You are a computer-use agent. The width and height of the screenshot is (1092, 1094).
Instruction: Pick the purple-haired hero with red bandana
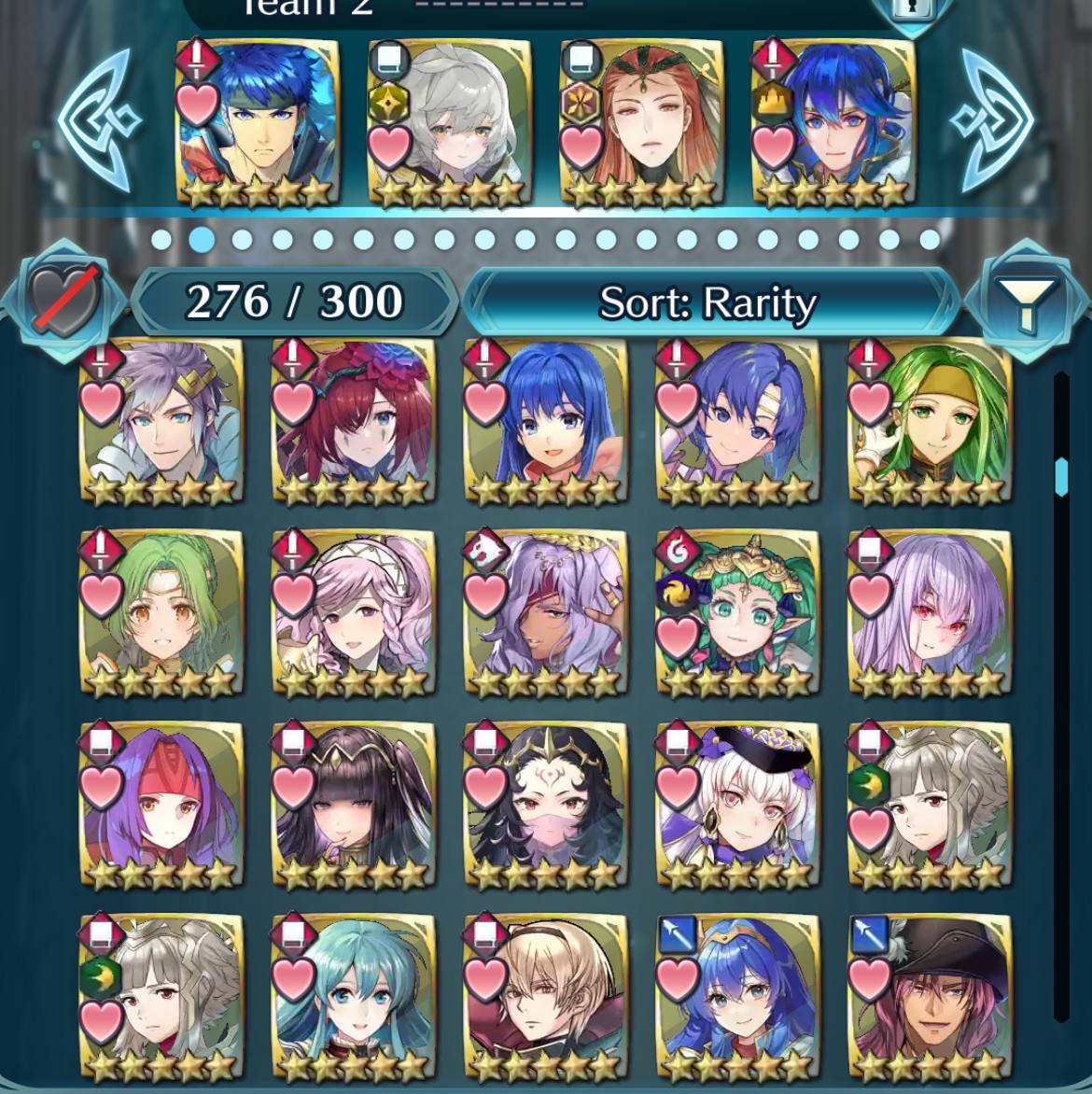tap(161, 806)
